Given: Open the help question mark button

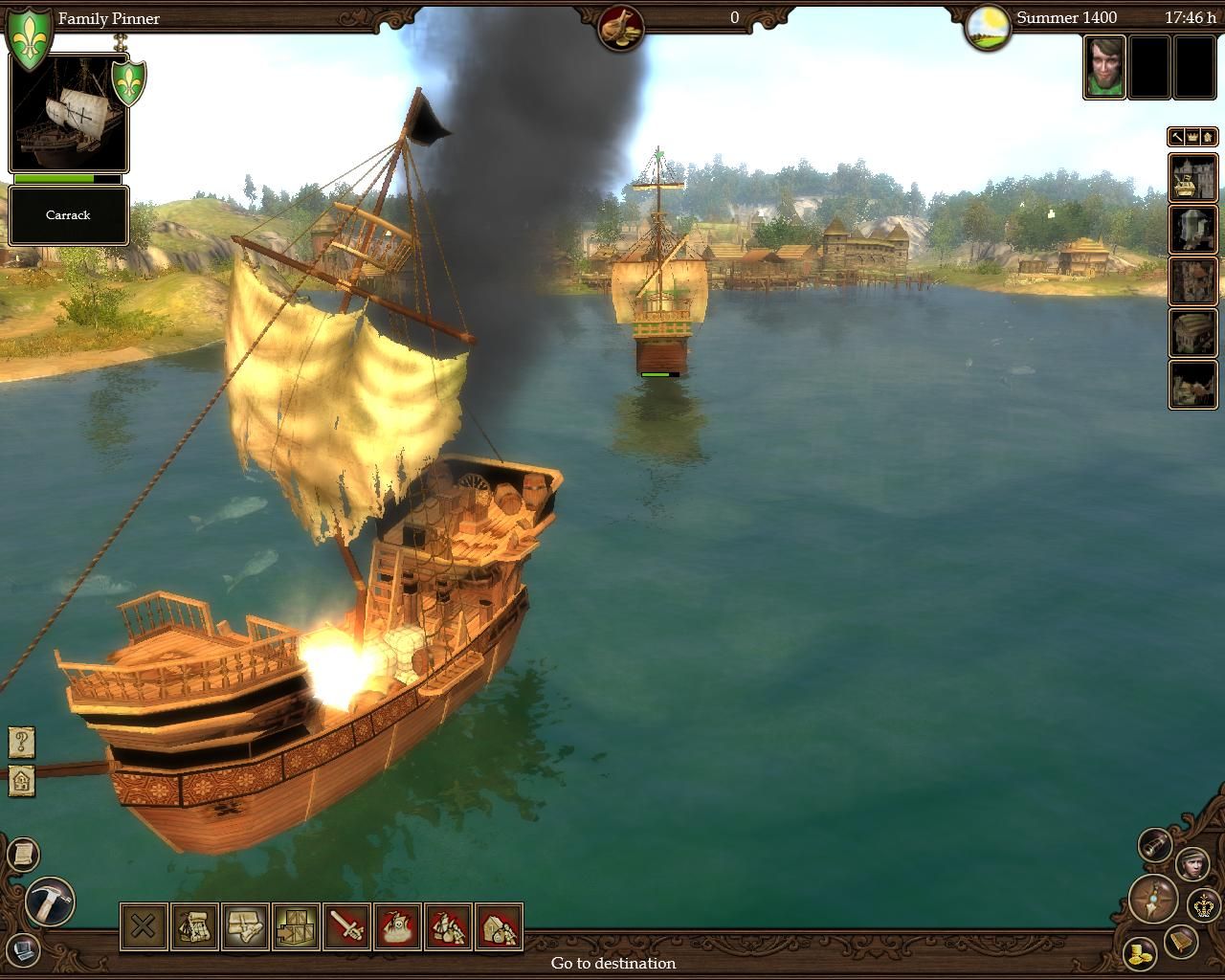Looking at the screenshot, I should [21, 741].
